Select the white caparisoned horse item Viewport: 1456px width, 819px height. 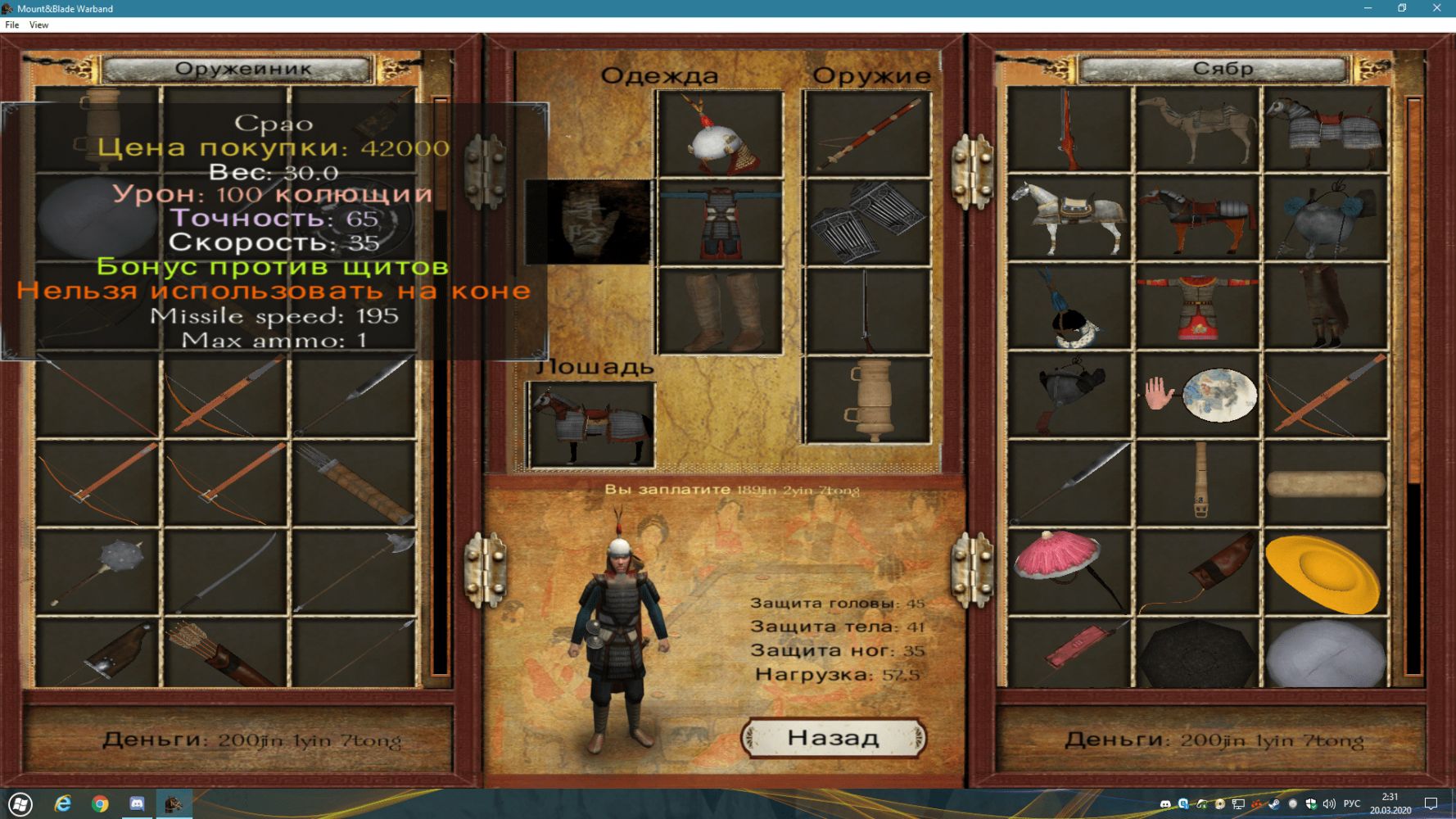pos(1069,218)
